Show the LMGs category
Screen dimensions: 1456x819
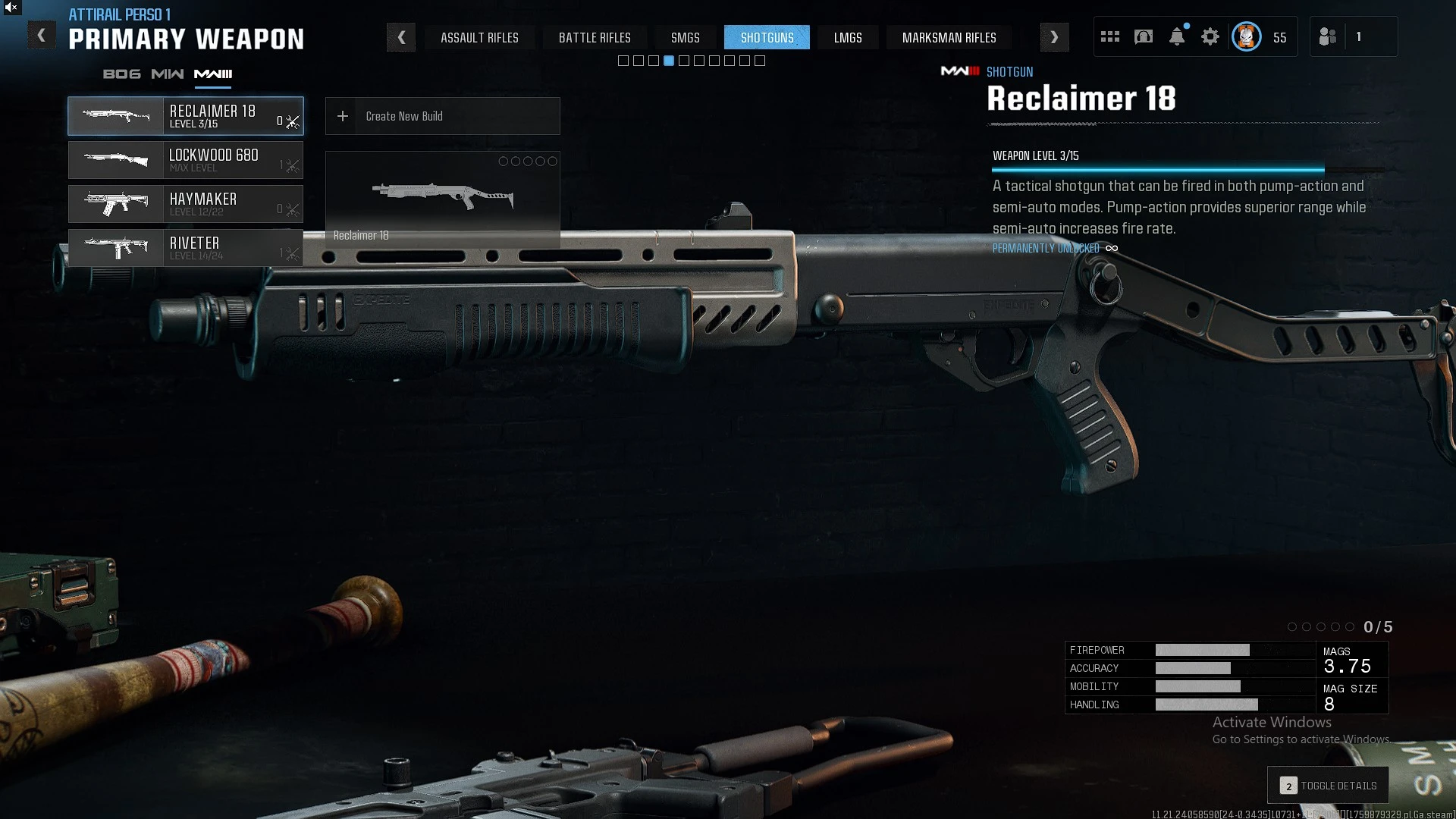click(848, 37)
